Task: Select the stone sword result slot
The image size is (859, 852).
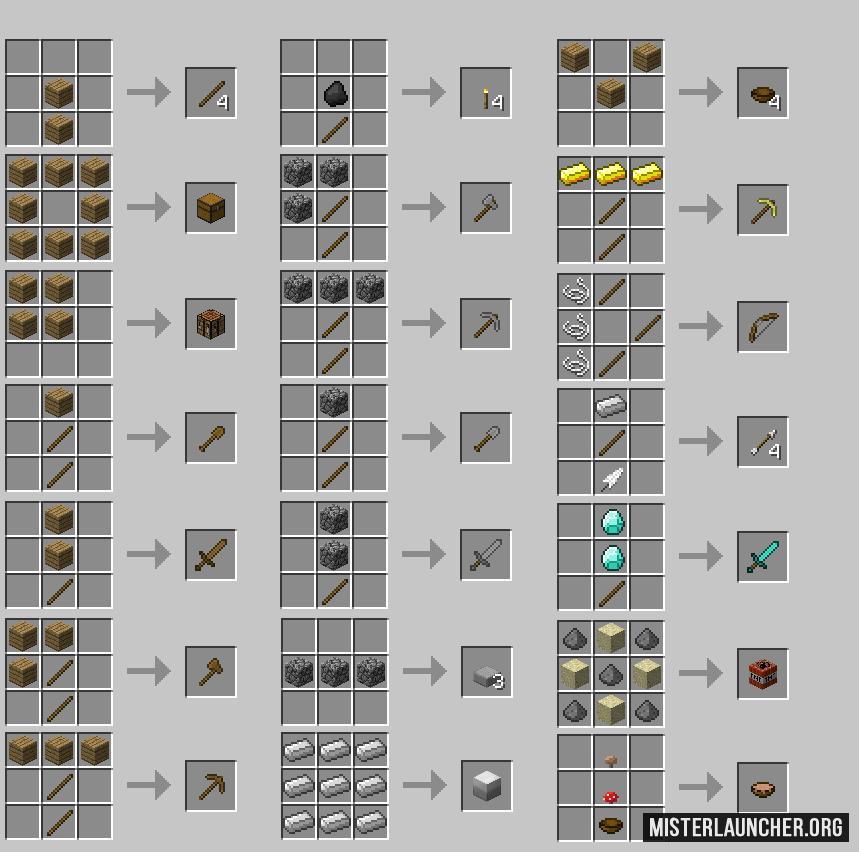Action: pos(486,555)
